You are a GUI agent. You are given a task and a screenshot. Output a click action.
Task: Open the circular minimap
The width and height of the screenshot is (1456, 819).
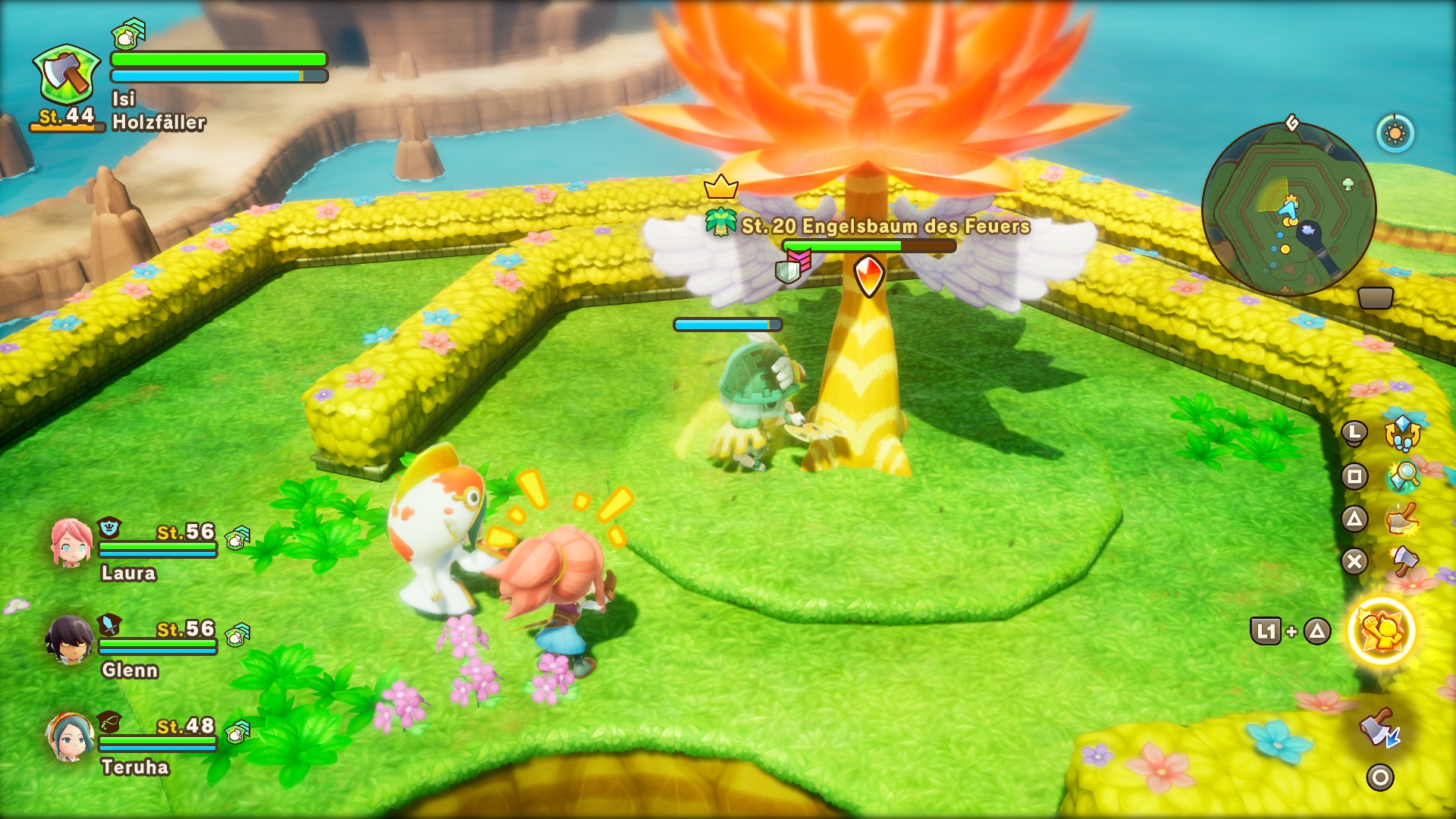tap(1288, 209)
